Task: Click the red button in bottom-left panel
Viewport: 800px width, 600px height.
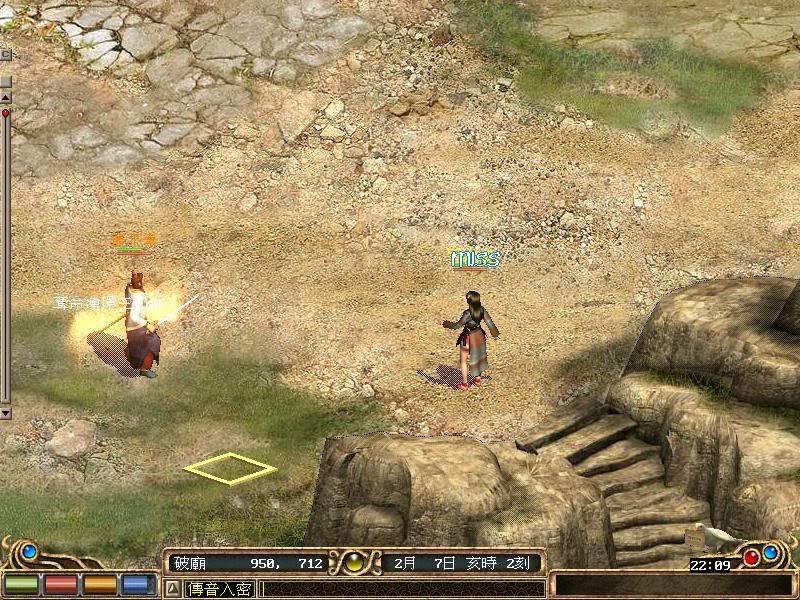Action: pos(60,585)
